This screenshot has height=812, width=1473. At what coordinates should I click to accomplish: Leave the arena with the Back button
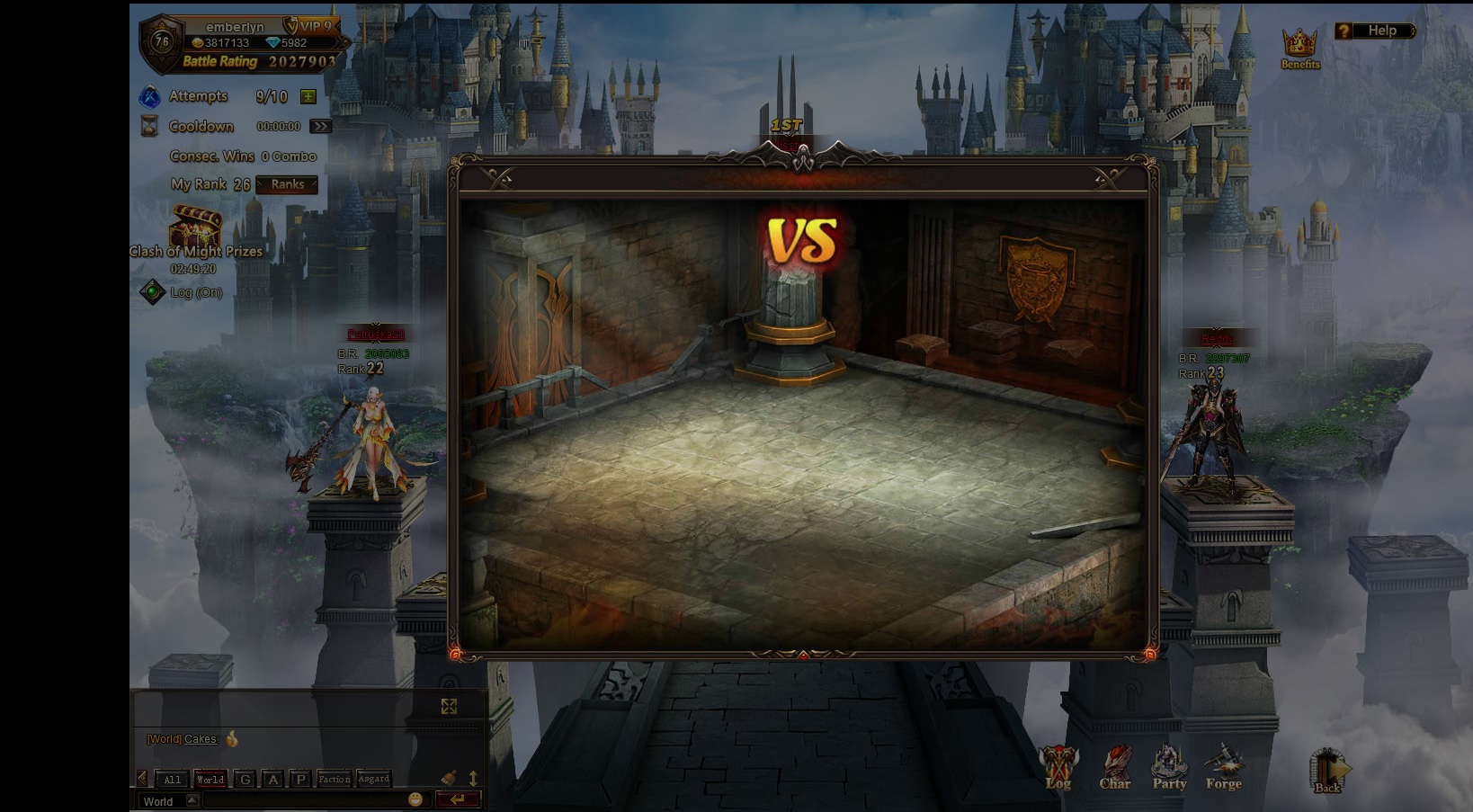(1328, 772)
